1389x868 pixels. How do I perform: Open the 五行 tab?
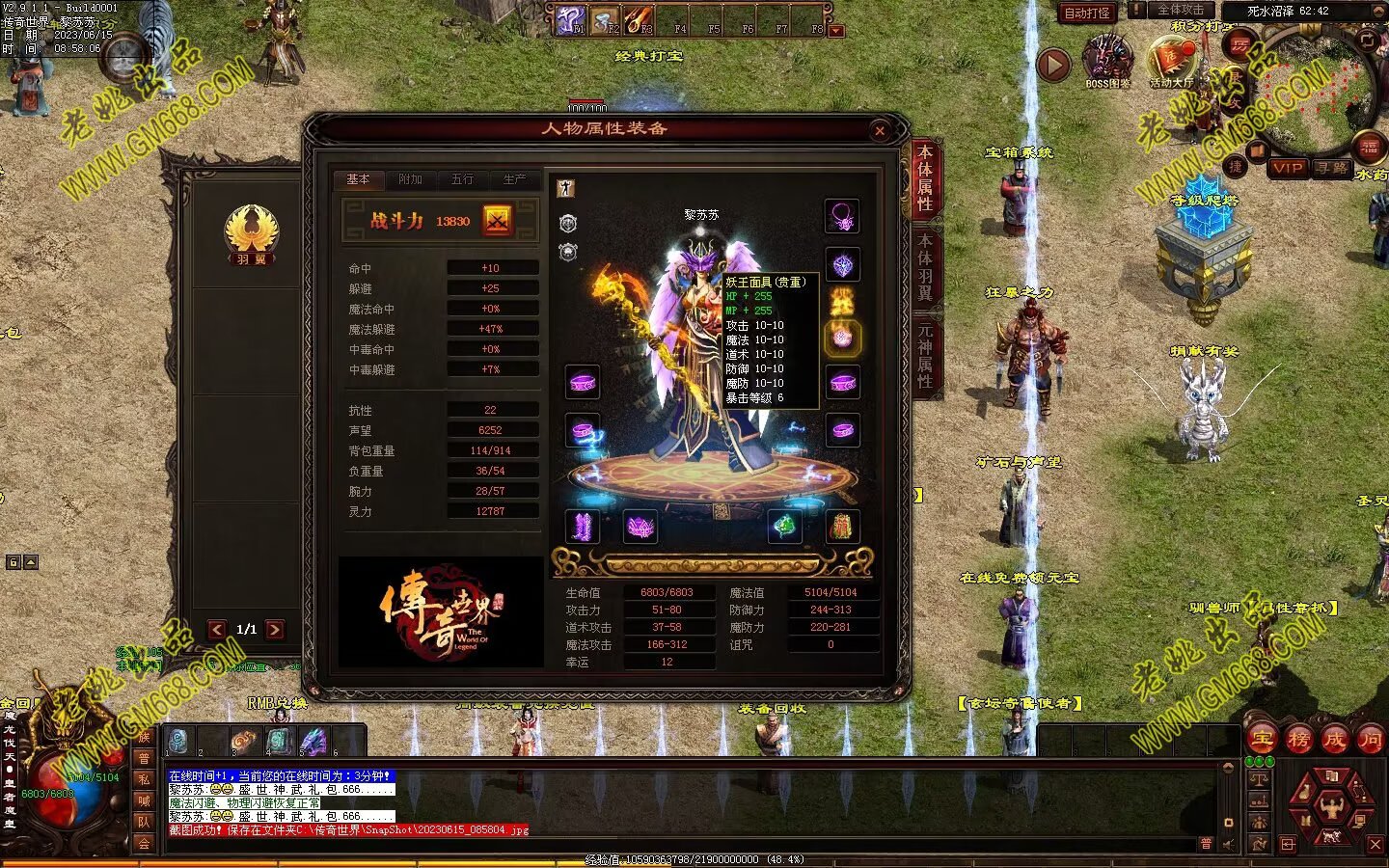pyautogui.click(x=462, y=179)
